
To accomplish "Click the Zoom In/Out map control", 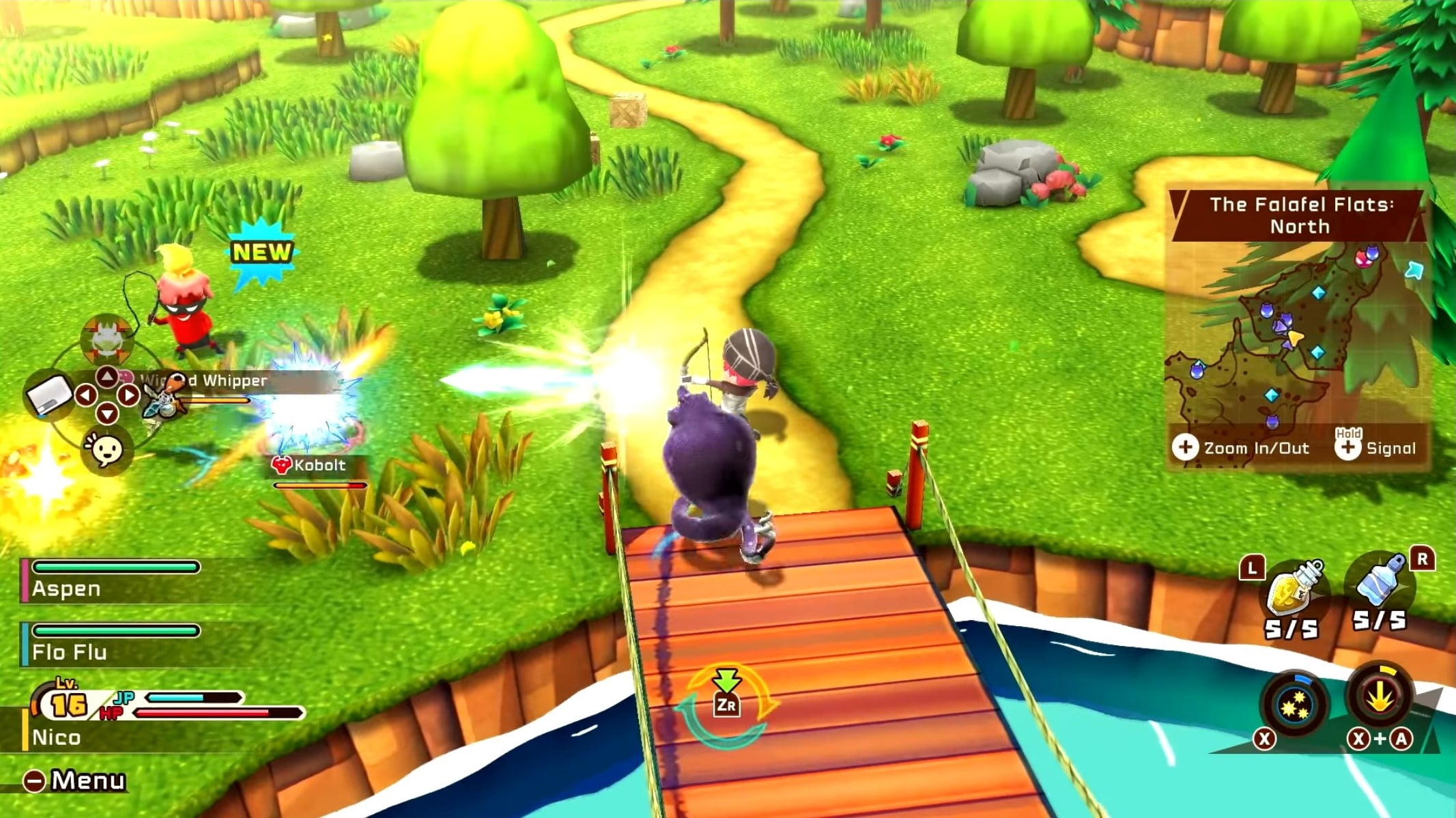I will pyautogui.click(x=1242, y=448).
